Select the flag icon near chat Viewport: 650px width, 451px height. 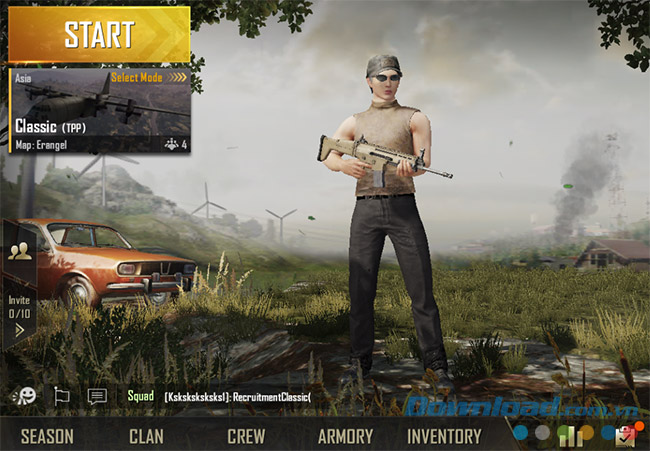[61, 396]
